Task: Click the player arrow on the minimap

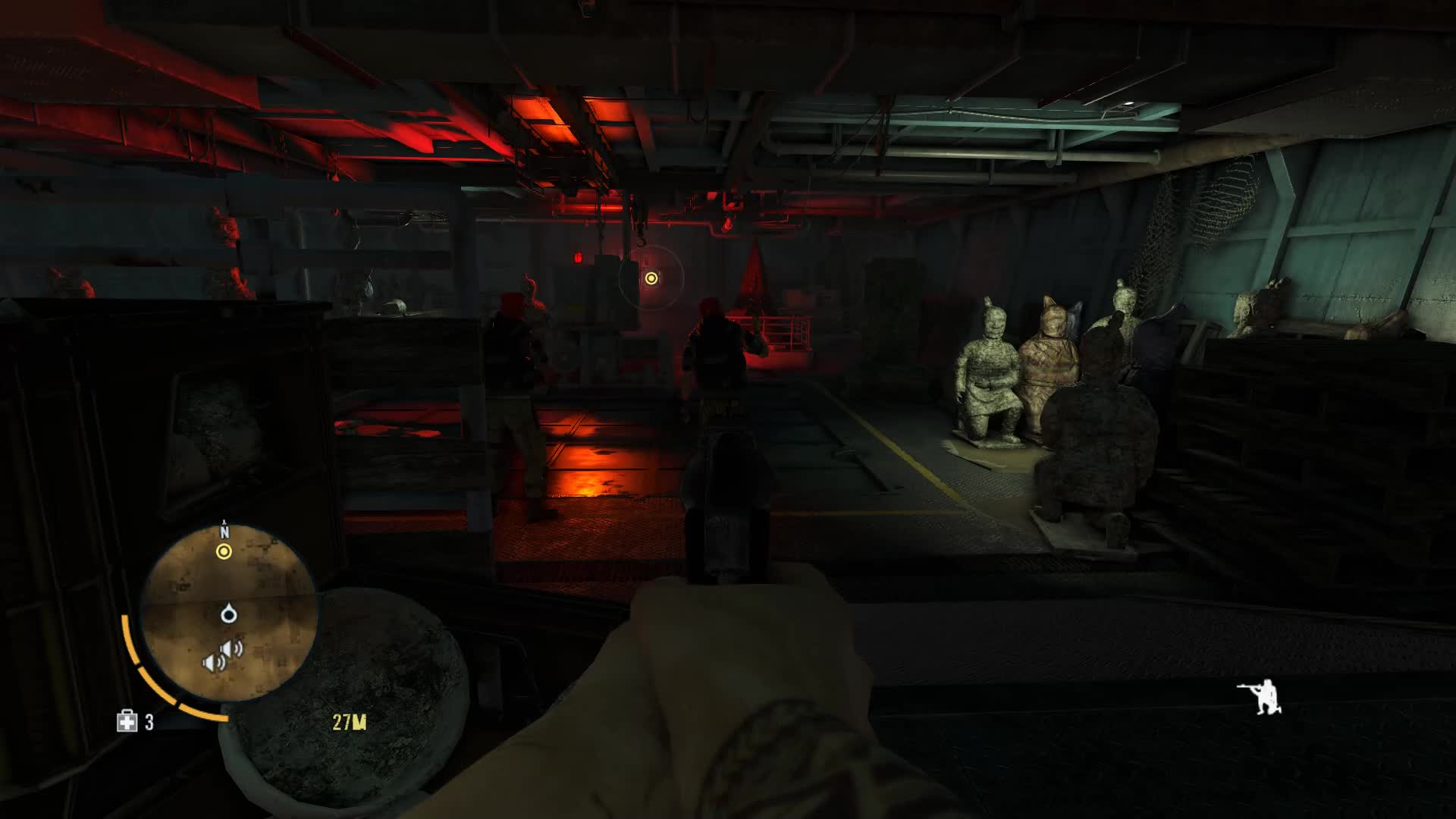Action: point(228,613)
